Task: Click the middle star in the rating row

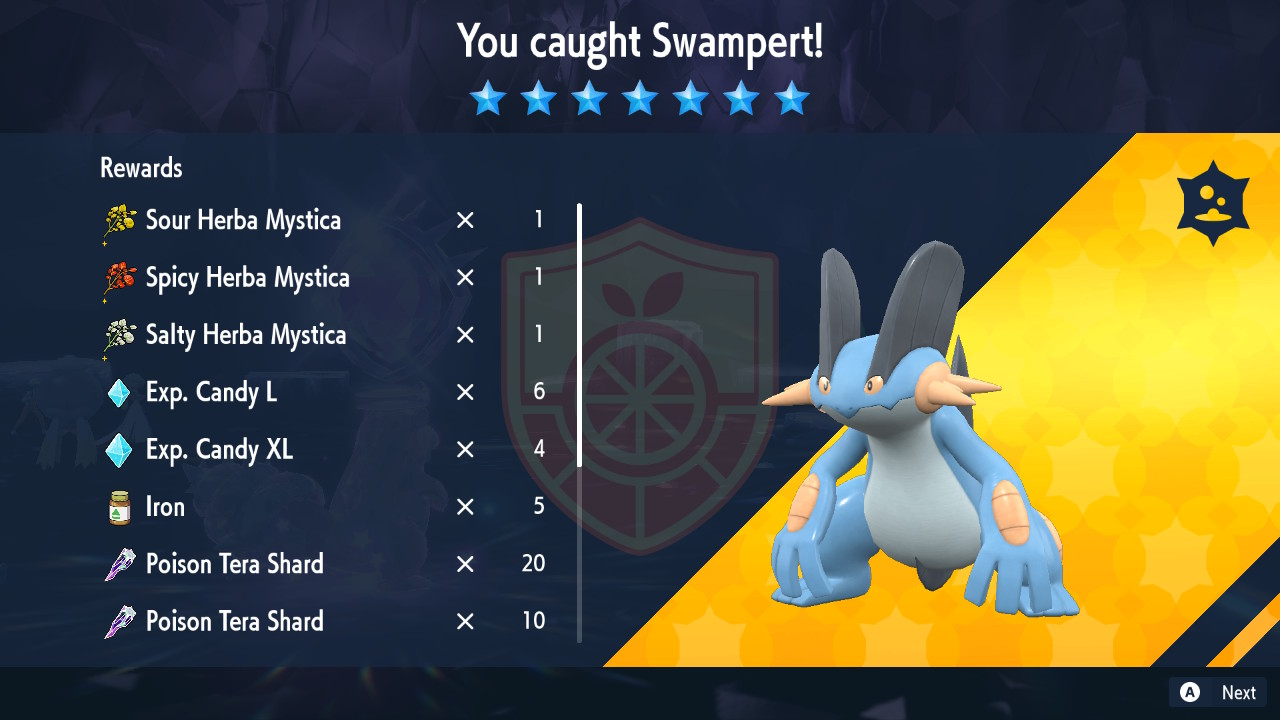Action: [640, 97]
